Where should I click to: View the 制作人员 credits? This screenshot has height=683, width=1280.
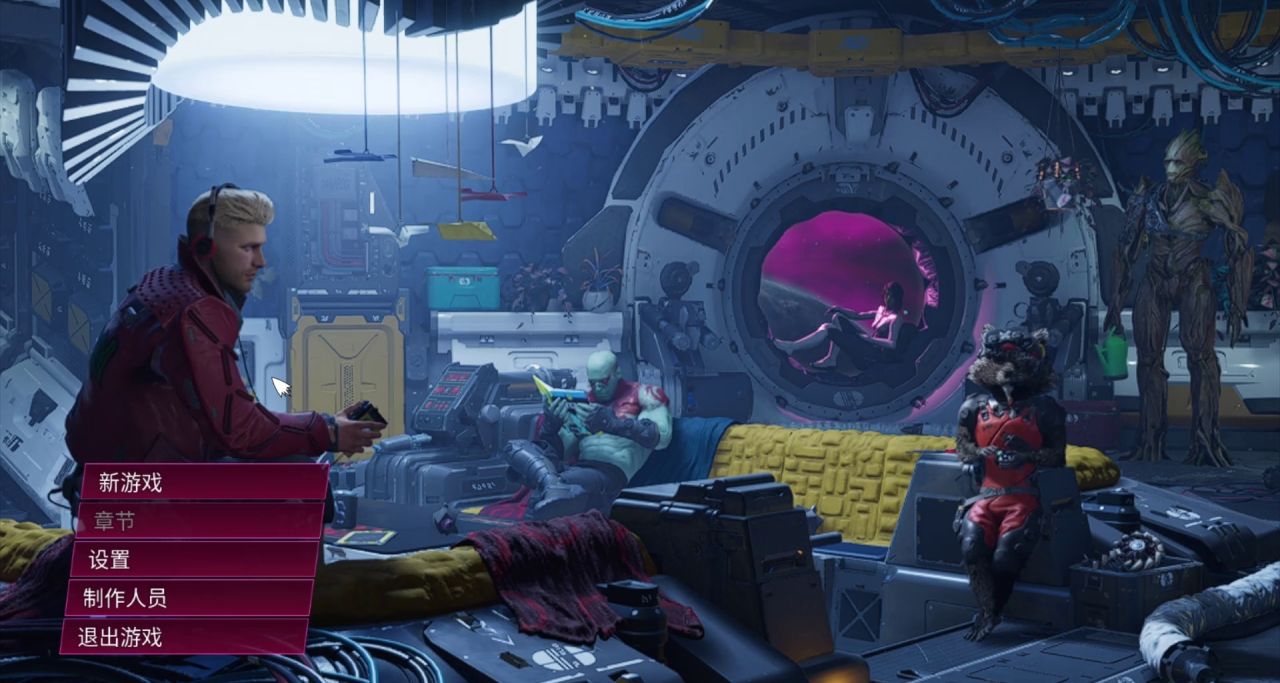click(x=188, y=598)
